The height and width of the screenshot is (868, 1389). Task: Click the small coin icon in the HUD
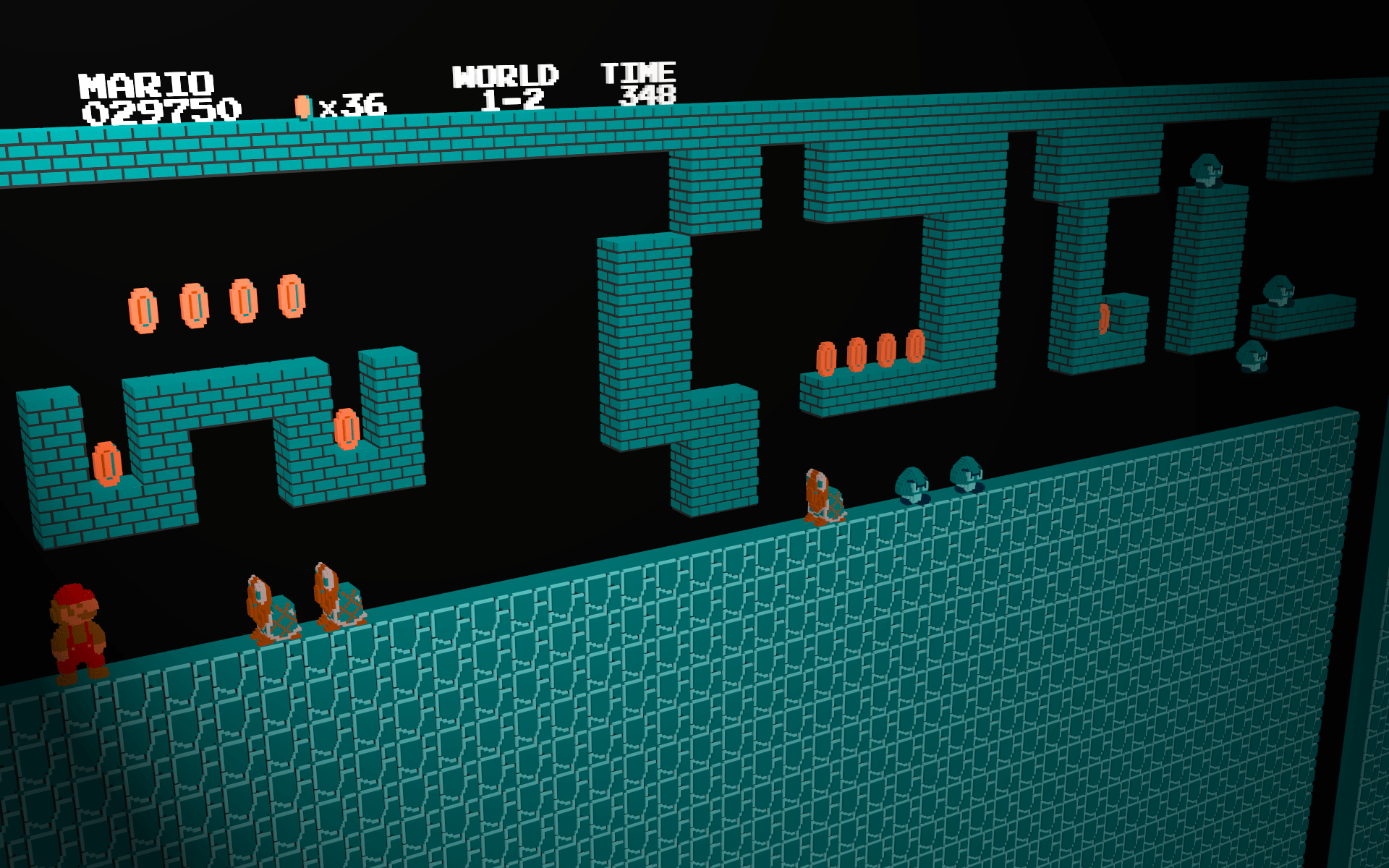304,106
